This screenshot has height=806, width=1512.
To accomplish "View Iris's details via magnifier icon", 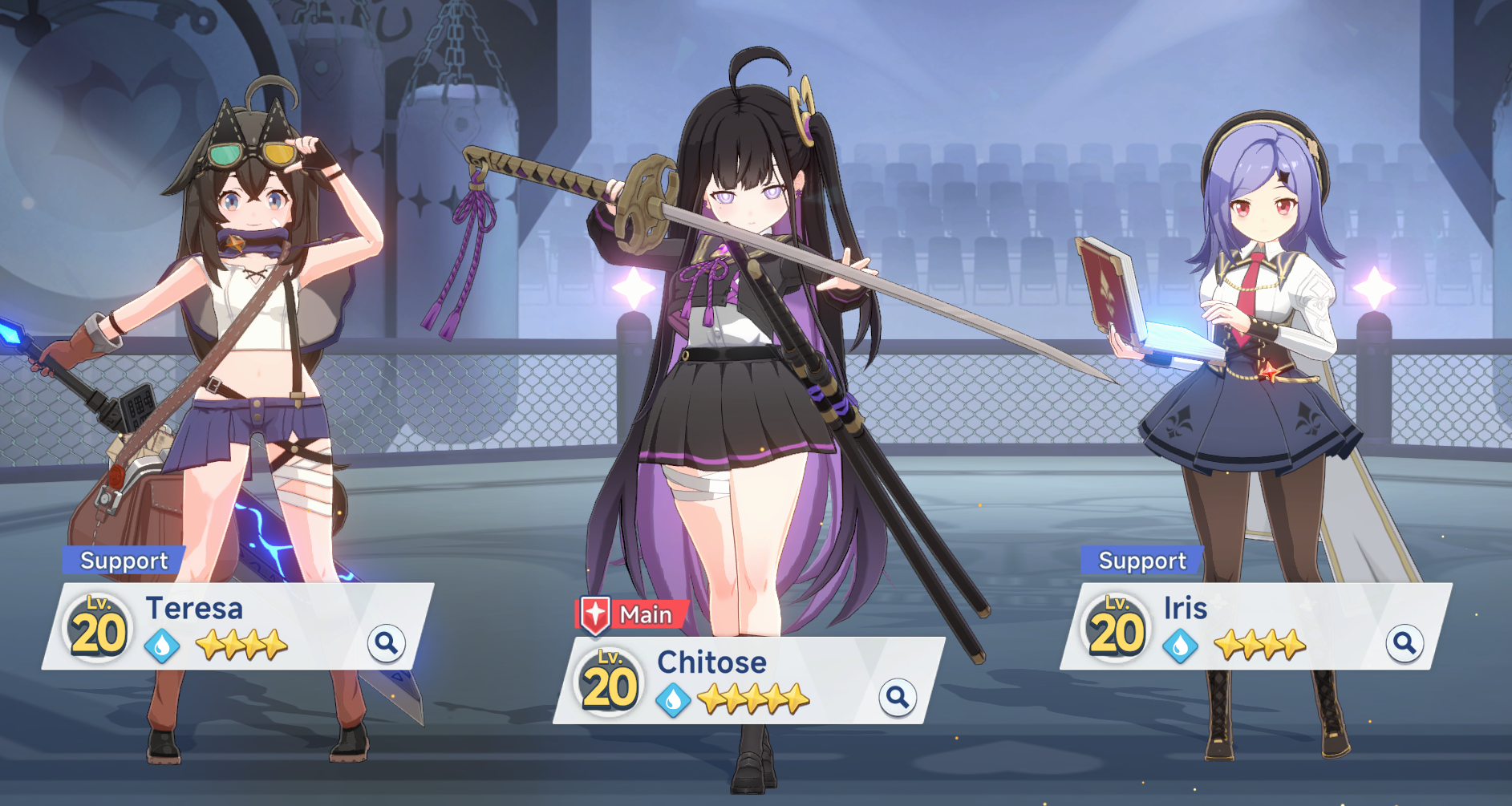I will pos(1404,643).
